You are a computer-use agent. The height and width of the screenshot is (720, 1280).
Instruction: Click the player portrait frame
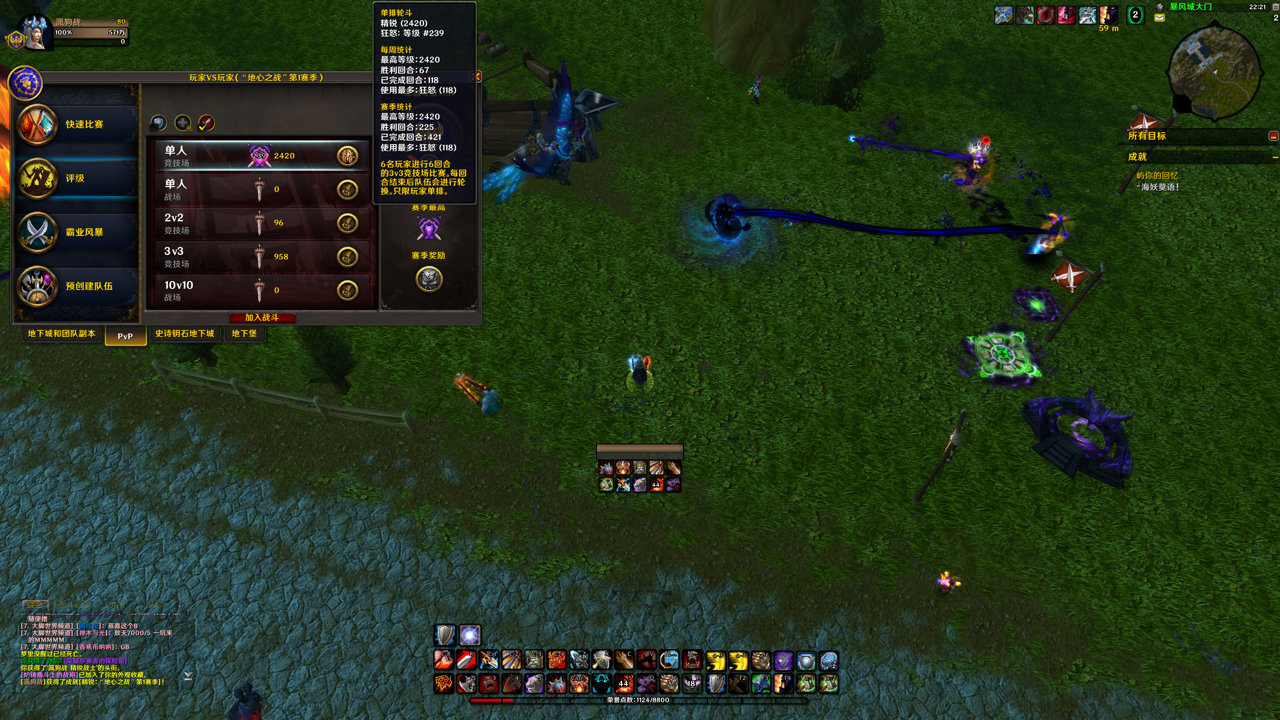point(35,31)
